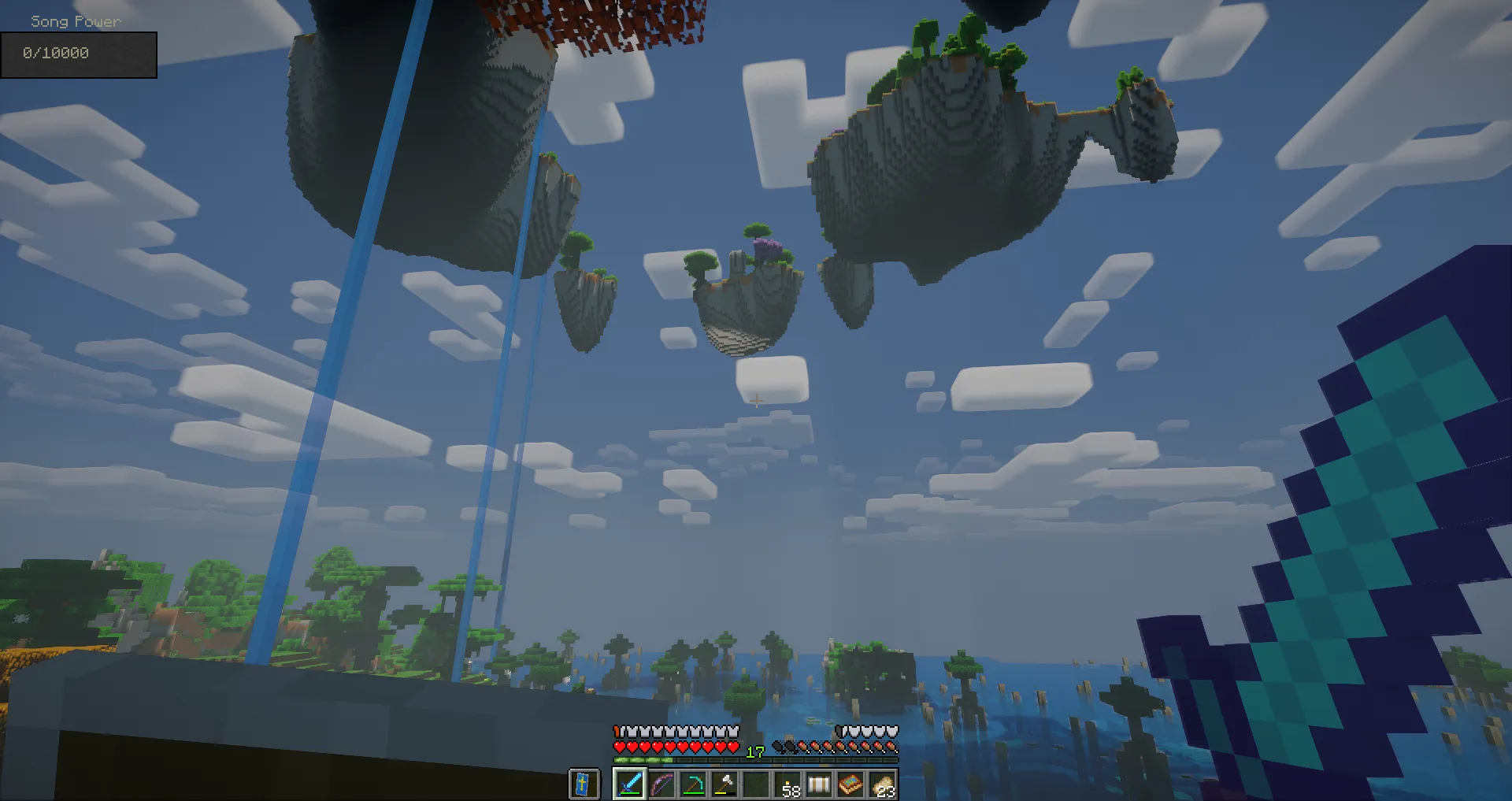Screen dimensions: 1512x801
Task: Click the item stack showing 58
Action: 789,784
